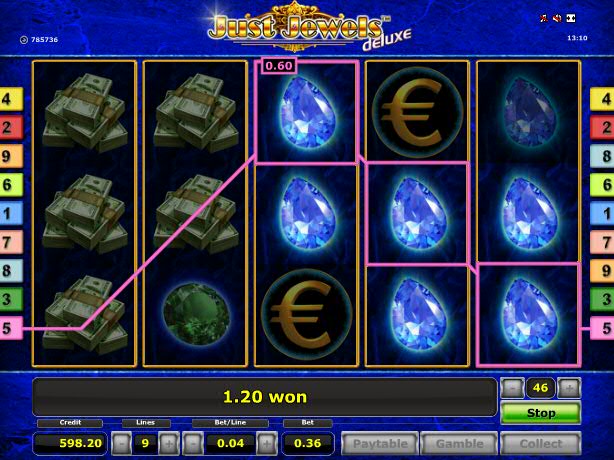This screenshot has height=460, width=614.
Task: Raise the Bet/Line amount
Action: [264, 443]
